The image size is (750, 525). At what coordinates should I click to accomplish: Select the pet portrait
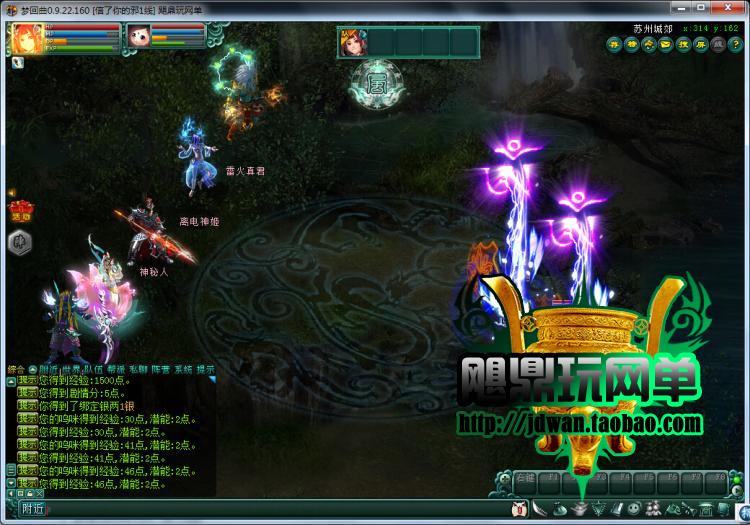coord(138,37)
